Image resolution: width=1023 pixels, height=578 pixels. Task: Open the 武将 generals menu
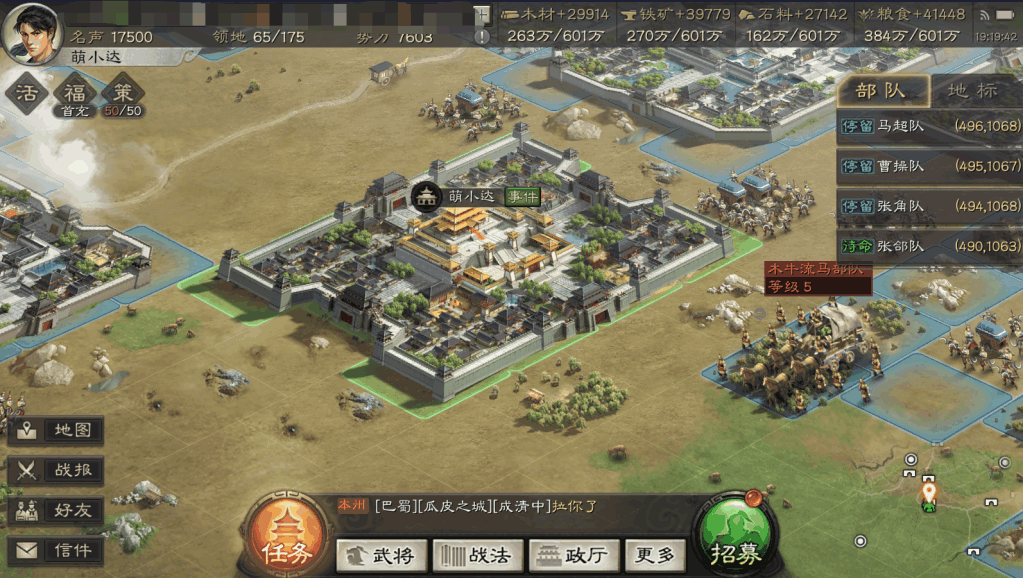tap(382, 555)
